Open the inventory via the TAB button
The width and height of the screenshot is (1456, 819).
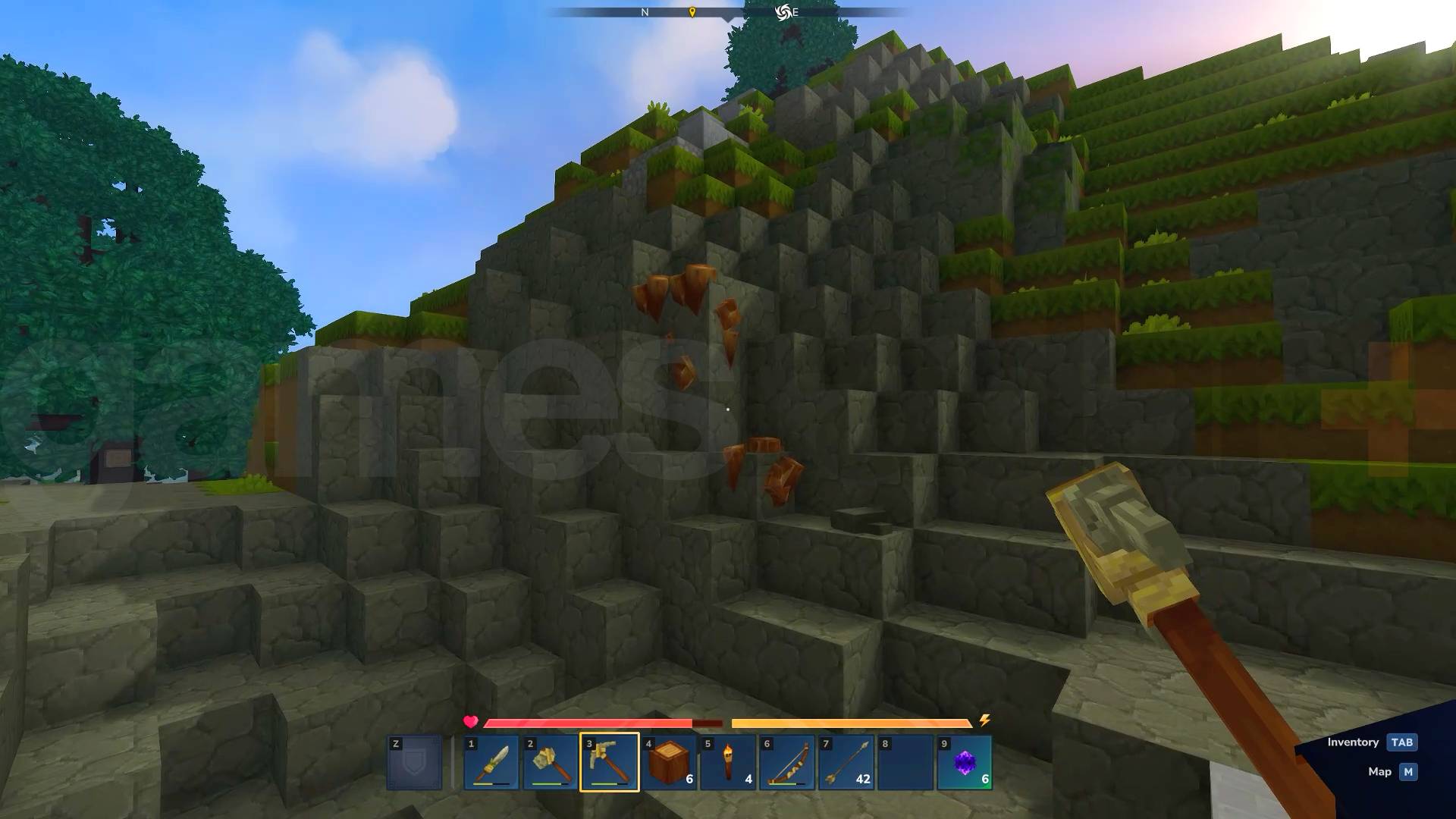coord(1401,742)
